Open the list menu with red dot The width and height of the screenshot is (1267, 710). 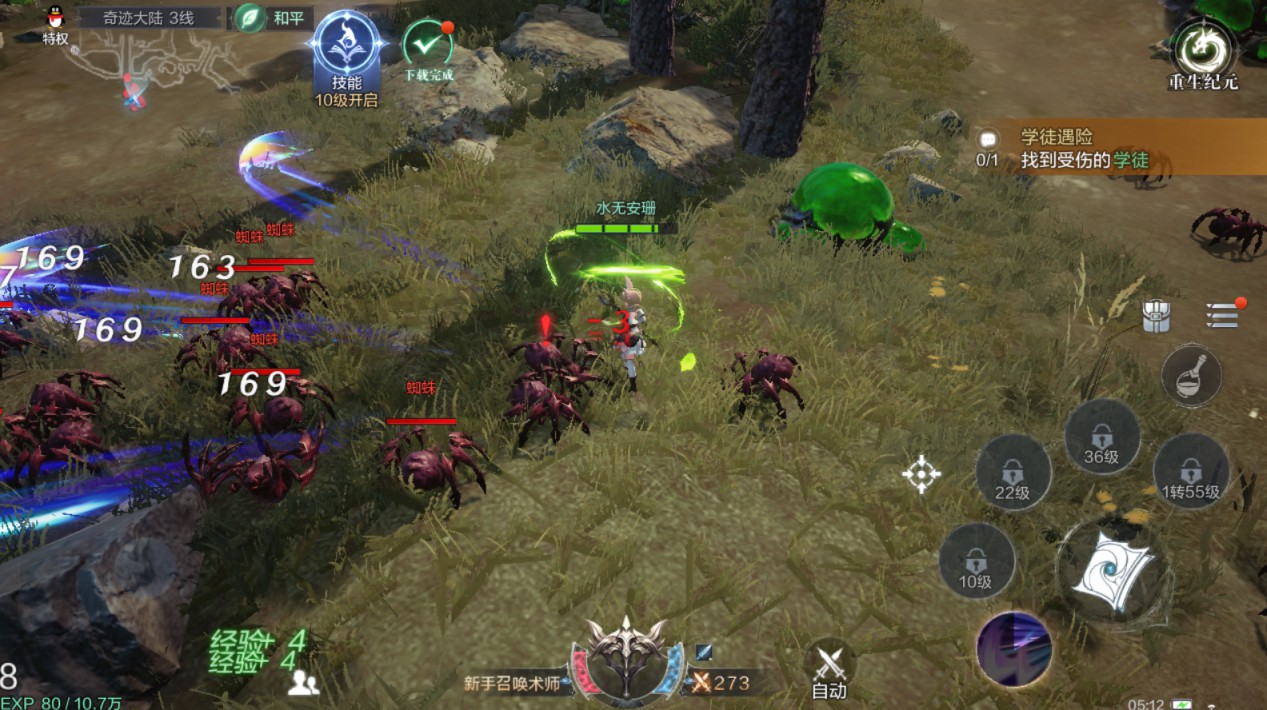1222,315
